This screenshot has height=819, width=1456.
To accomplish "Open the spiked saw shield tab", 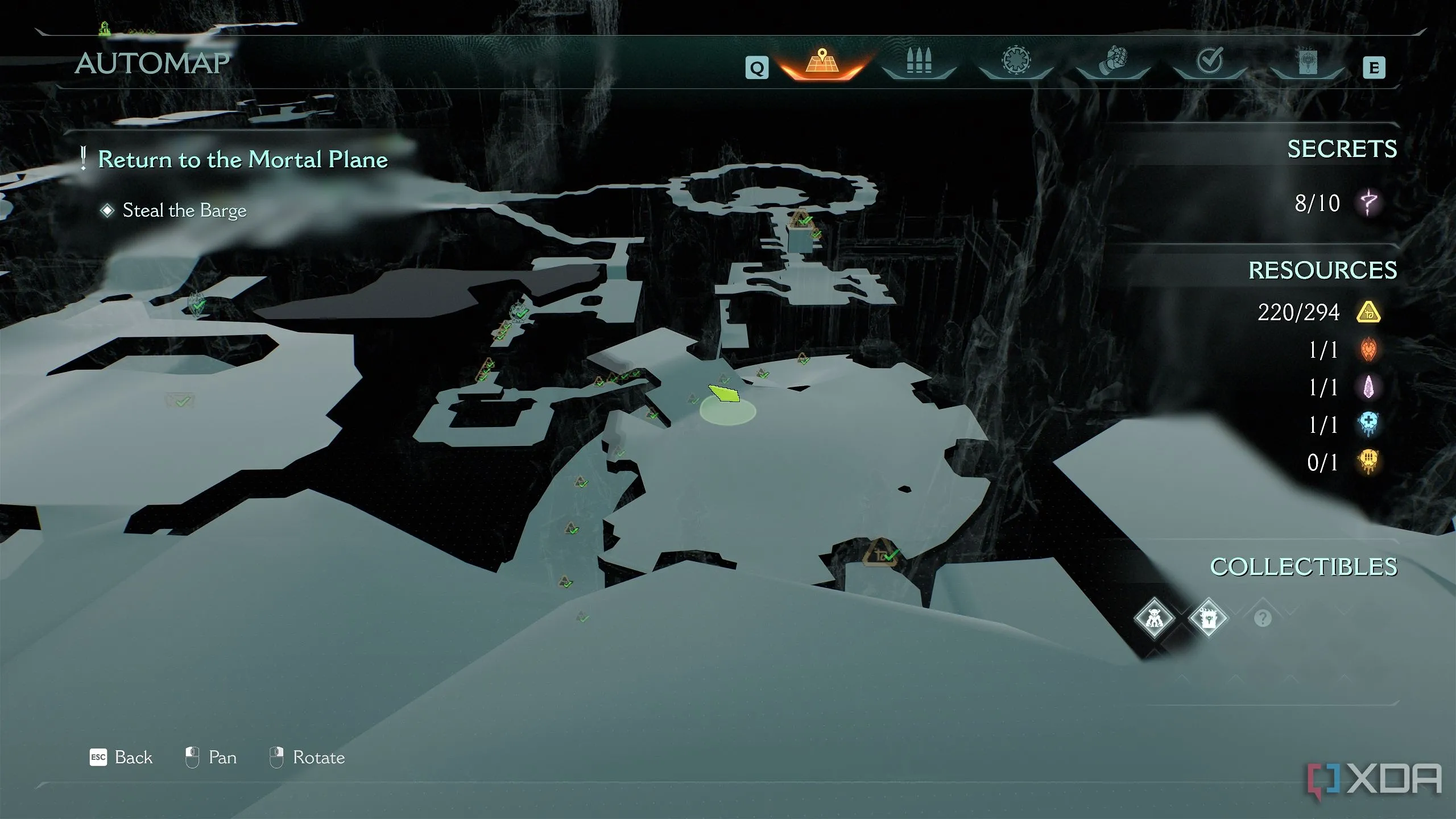I will point(1016,61).
